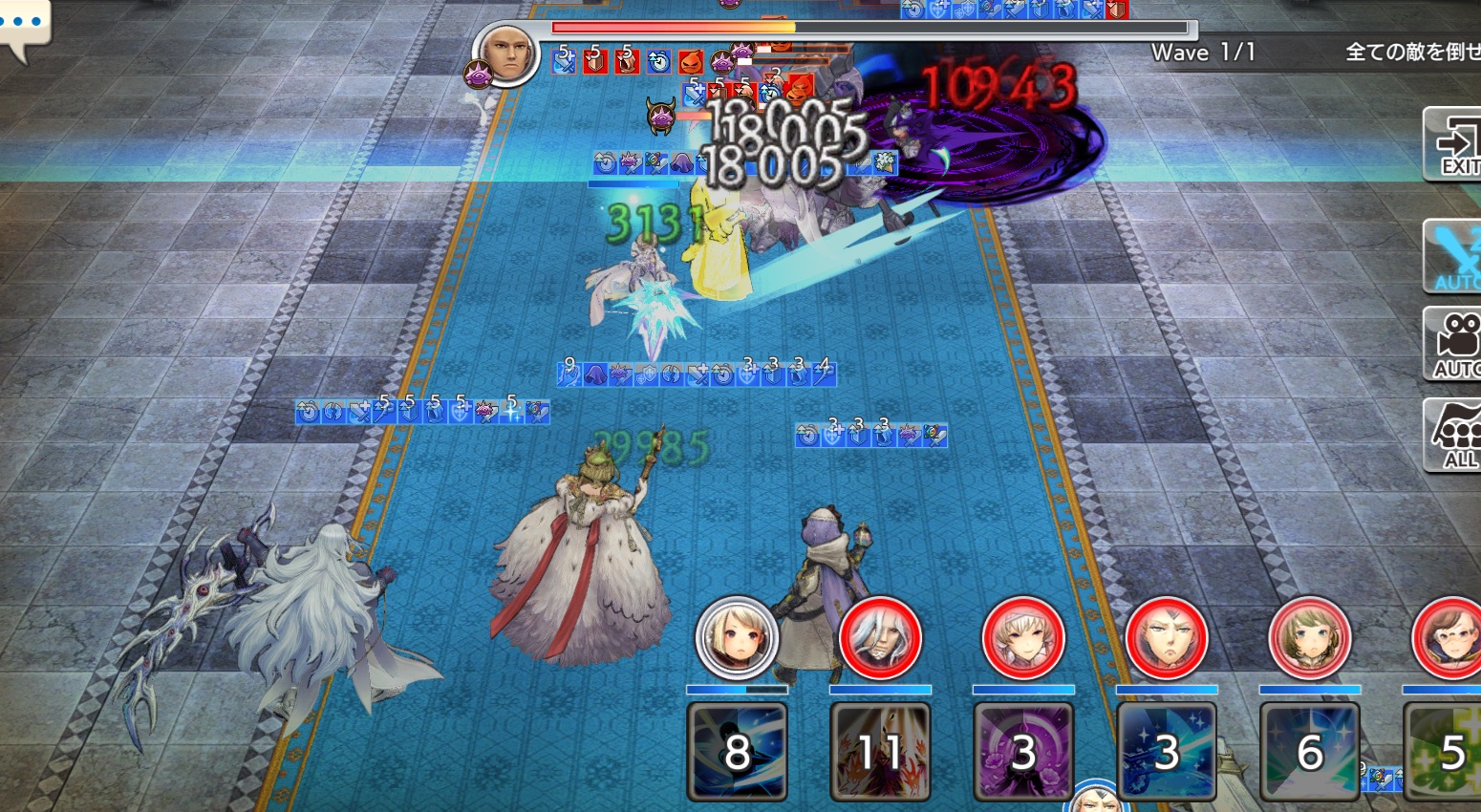Select the bald boss portrait

click(x=506, y=53)
